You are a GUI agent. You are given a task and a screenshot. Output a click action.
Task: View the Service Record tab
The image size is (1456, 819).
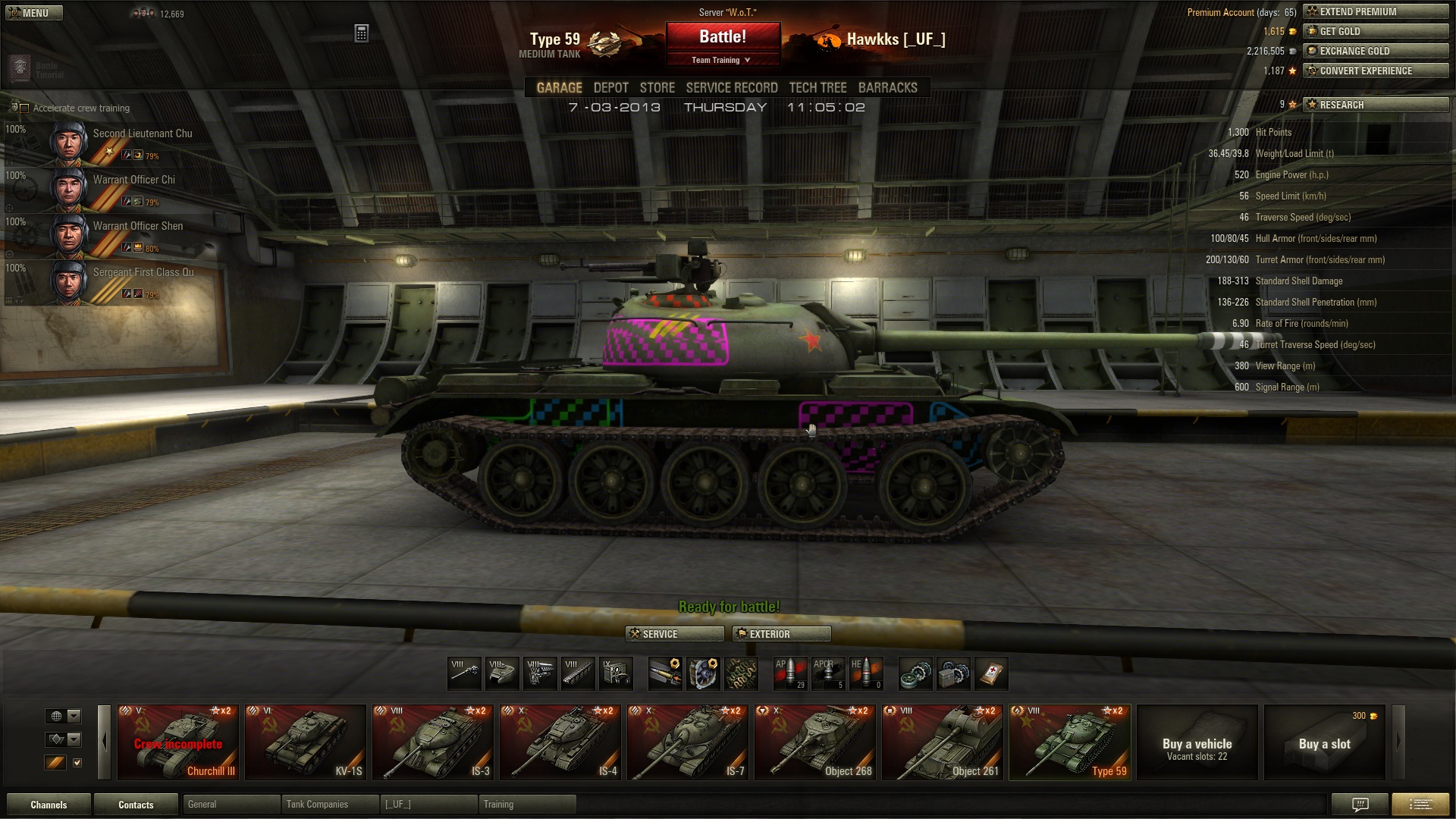(732, 88)
